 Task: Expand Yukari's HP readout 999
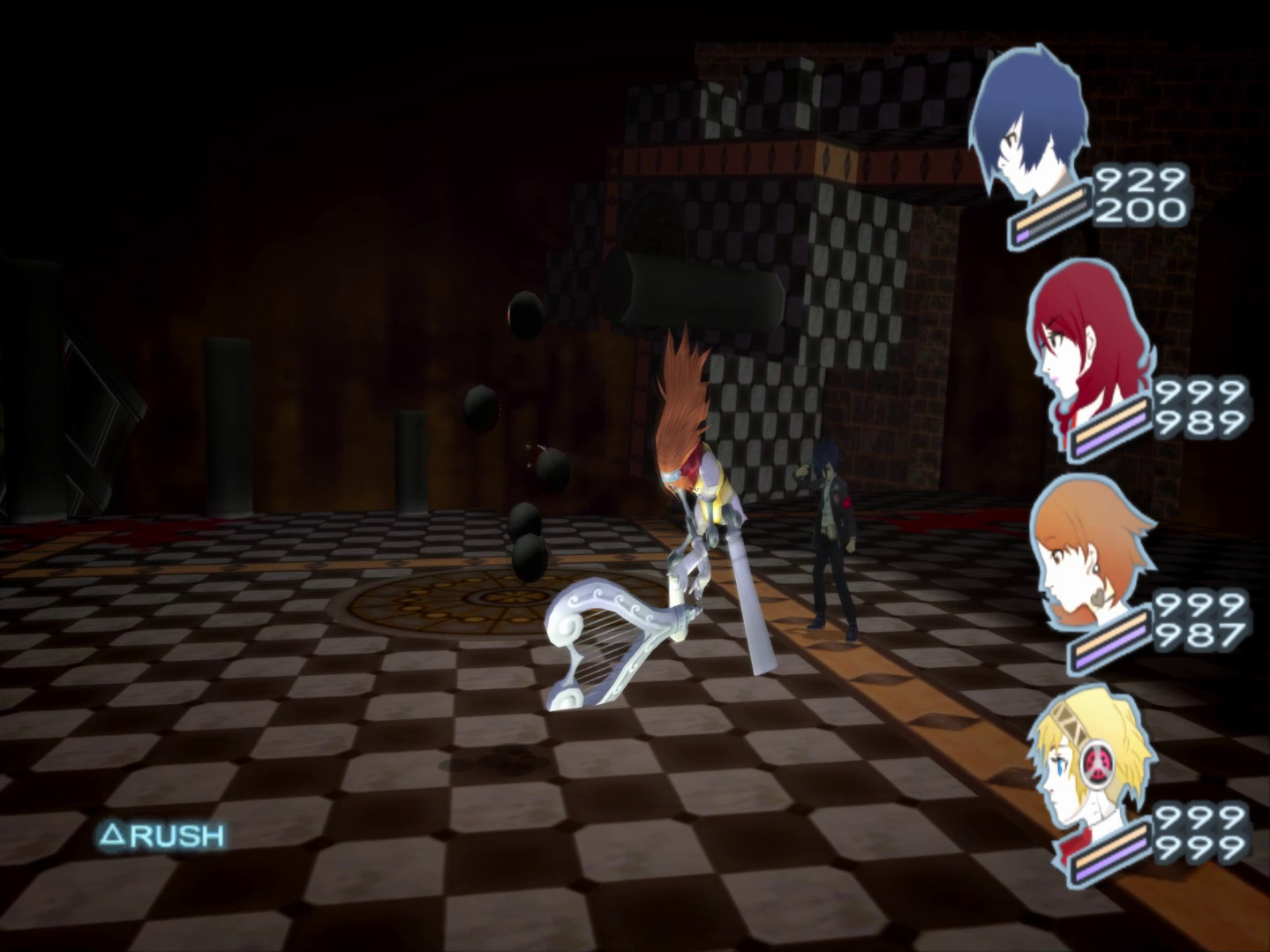pos(1204,607)
